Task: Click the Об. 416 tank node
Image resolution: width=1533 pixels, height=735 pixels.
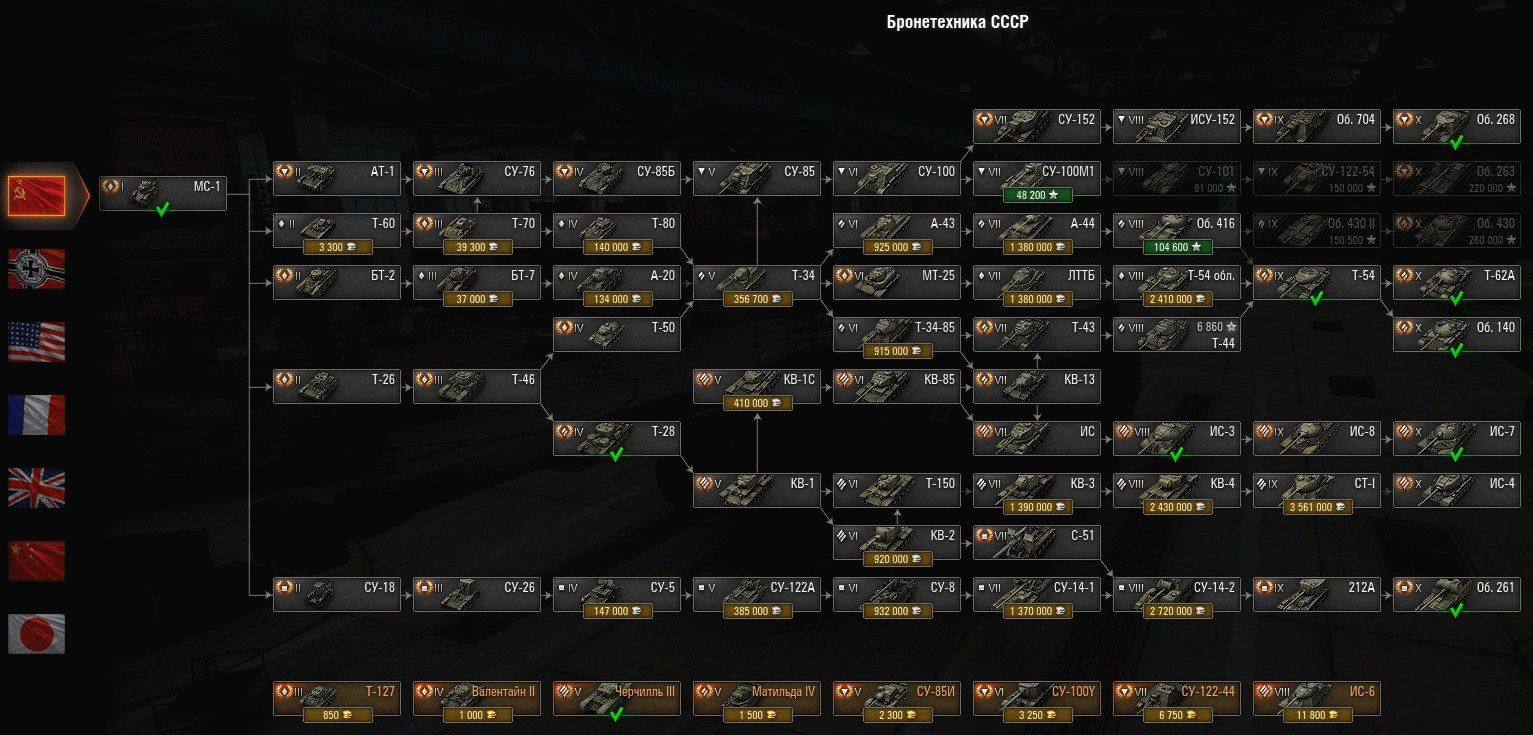Action: coord(1176,230)
